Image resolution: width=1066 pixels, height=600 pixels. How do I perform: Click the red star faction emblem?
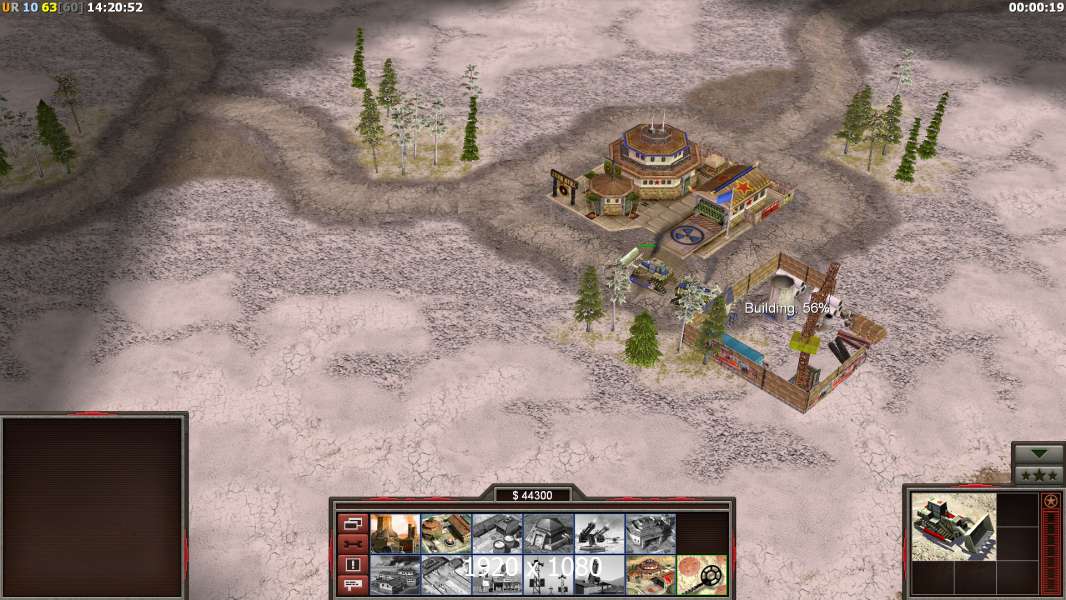pyautogui.click(x=1051, y=500)
